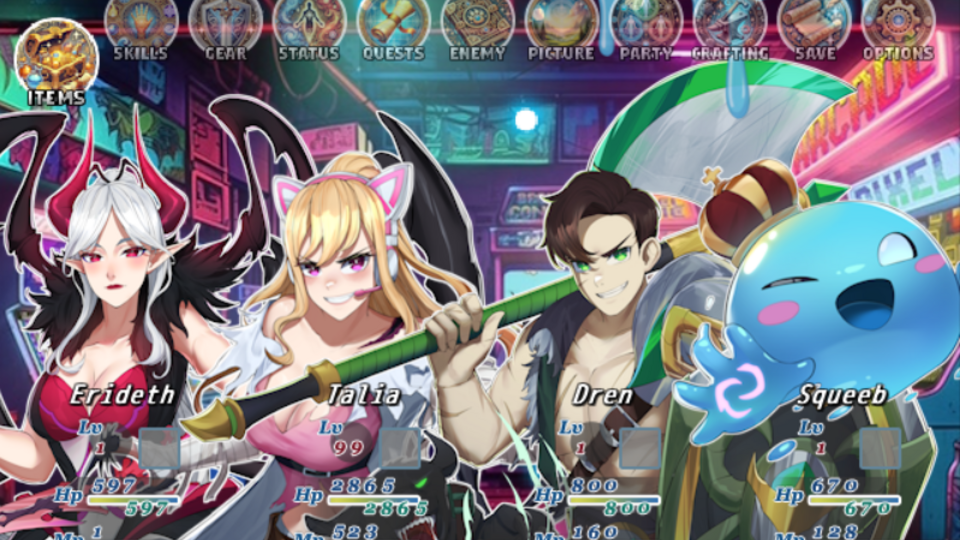Select the Gear menu icon
The width and height of the screenshot is (960, 540).
point(225,26)
